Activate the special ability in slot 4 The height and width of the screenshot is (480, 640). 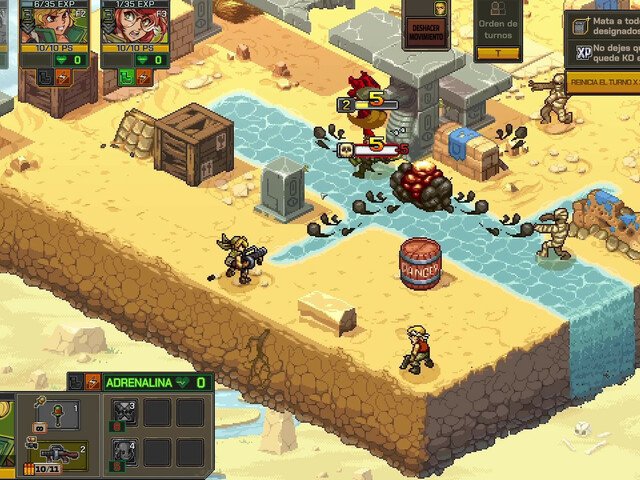[124, 451]
